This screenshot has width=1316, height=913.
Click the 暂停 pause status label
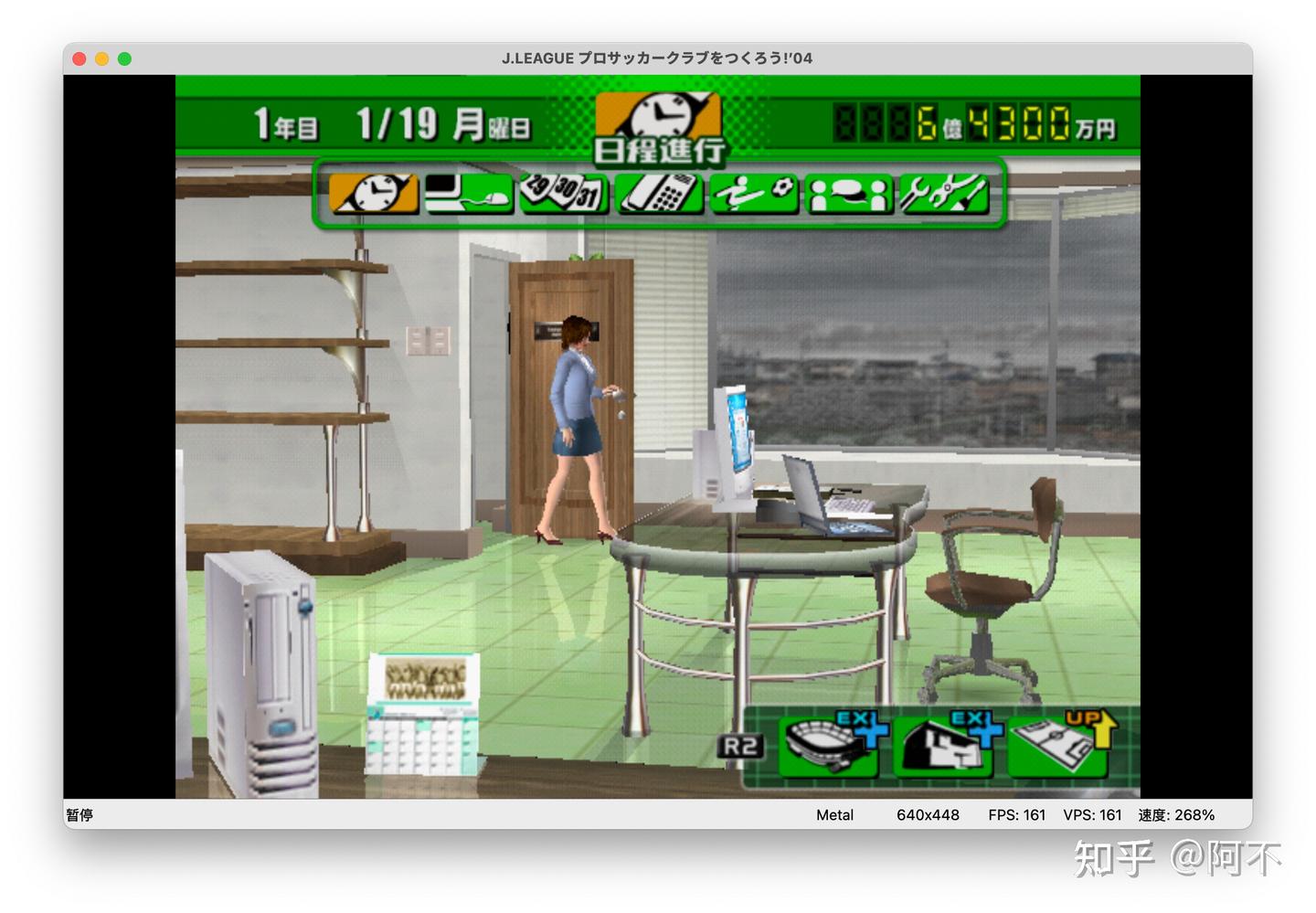[79, 814]
